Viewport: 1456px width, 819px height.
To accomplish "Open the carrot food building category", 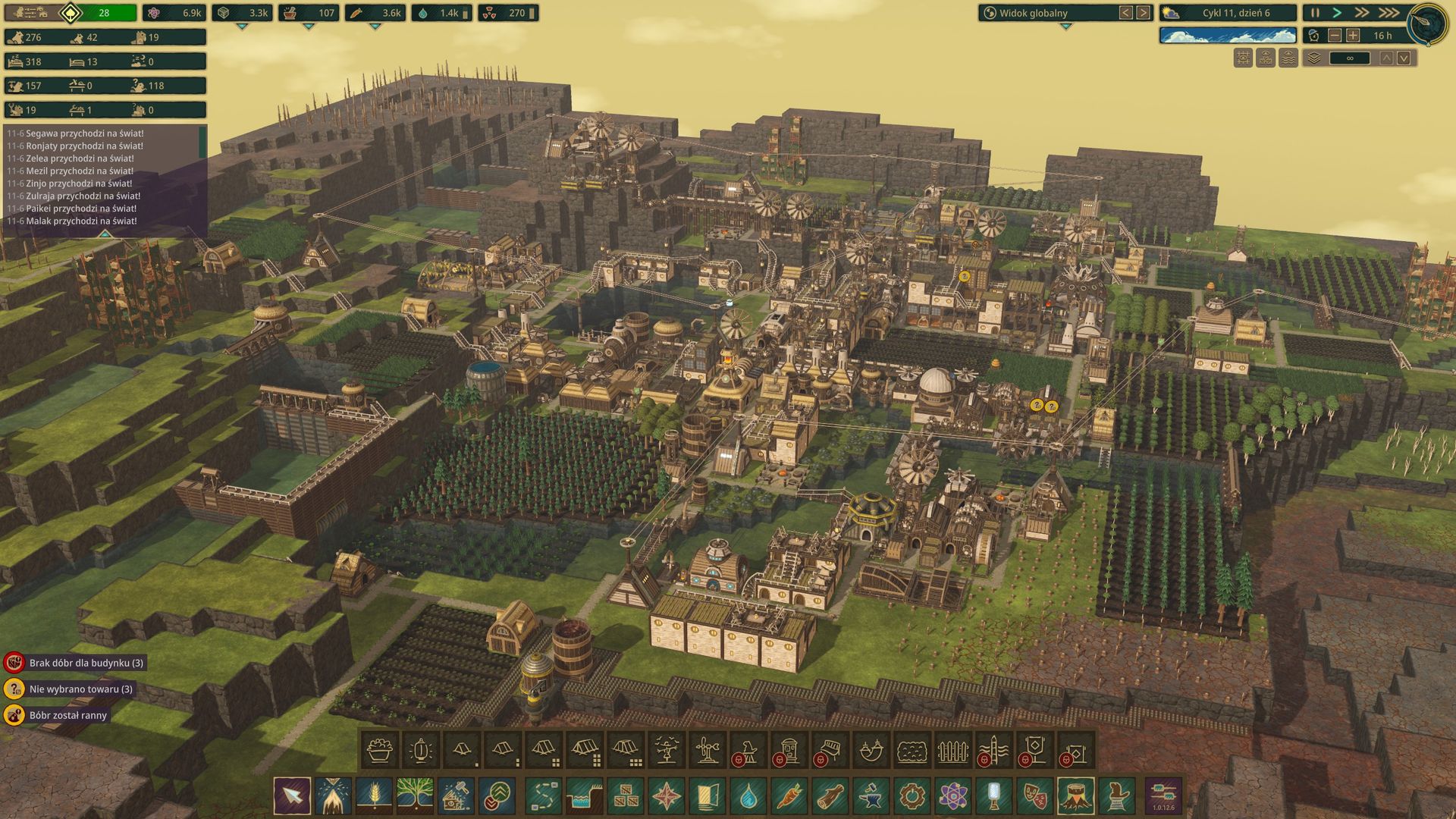I will tap(789, 796).
